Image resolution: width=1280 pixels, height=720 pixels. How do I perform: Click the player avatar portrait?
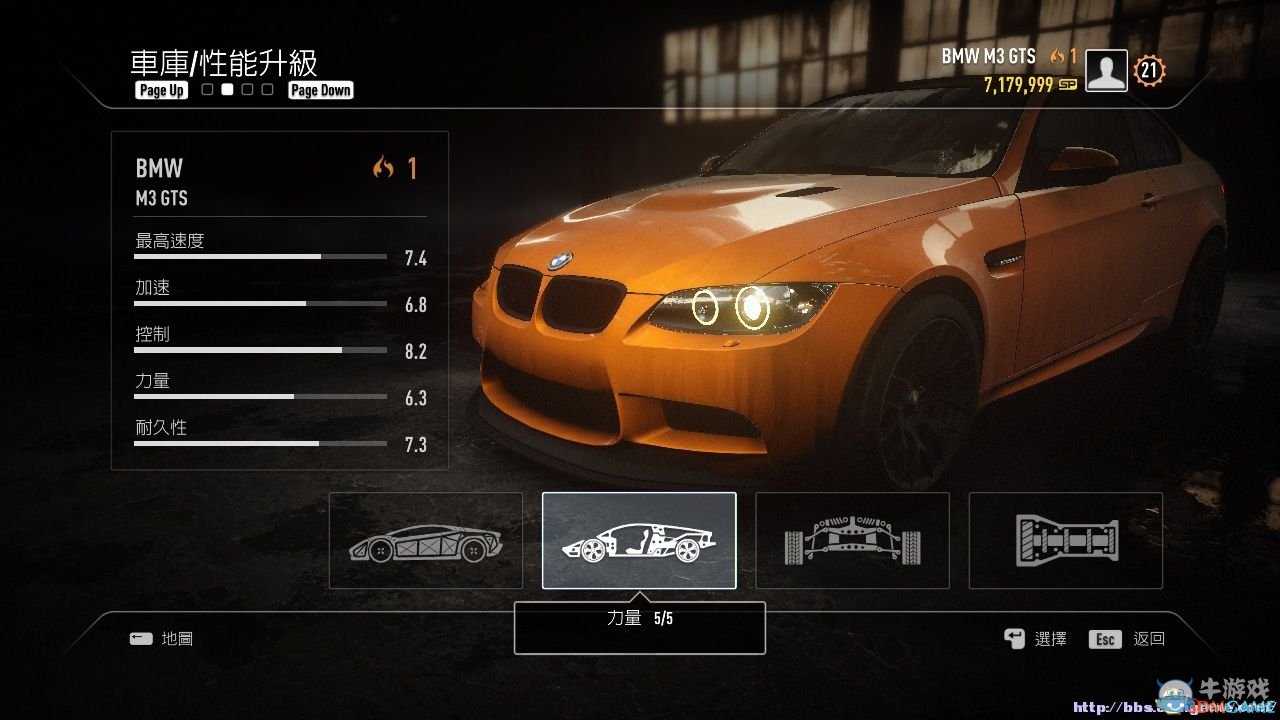coord(1105,71)
